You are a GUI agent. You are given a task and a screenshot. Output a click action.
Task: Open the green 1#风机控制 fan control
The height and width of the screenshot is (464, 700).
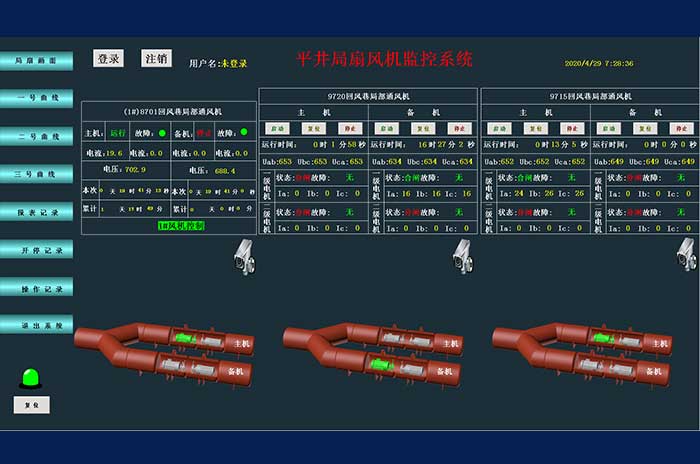click(x=180, y=226)
